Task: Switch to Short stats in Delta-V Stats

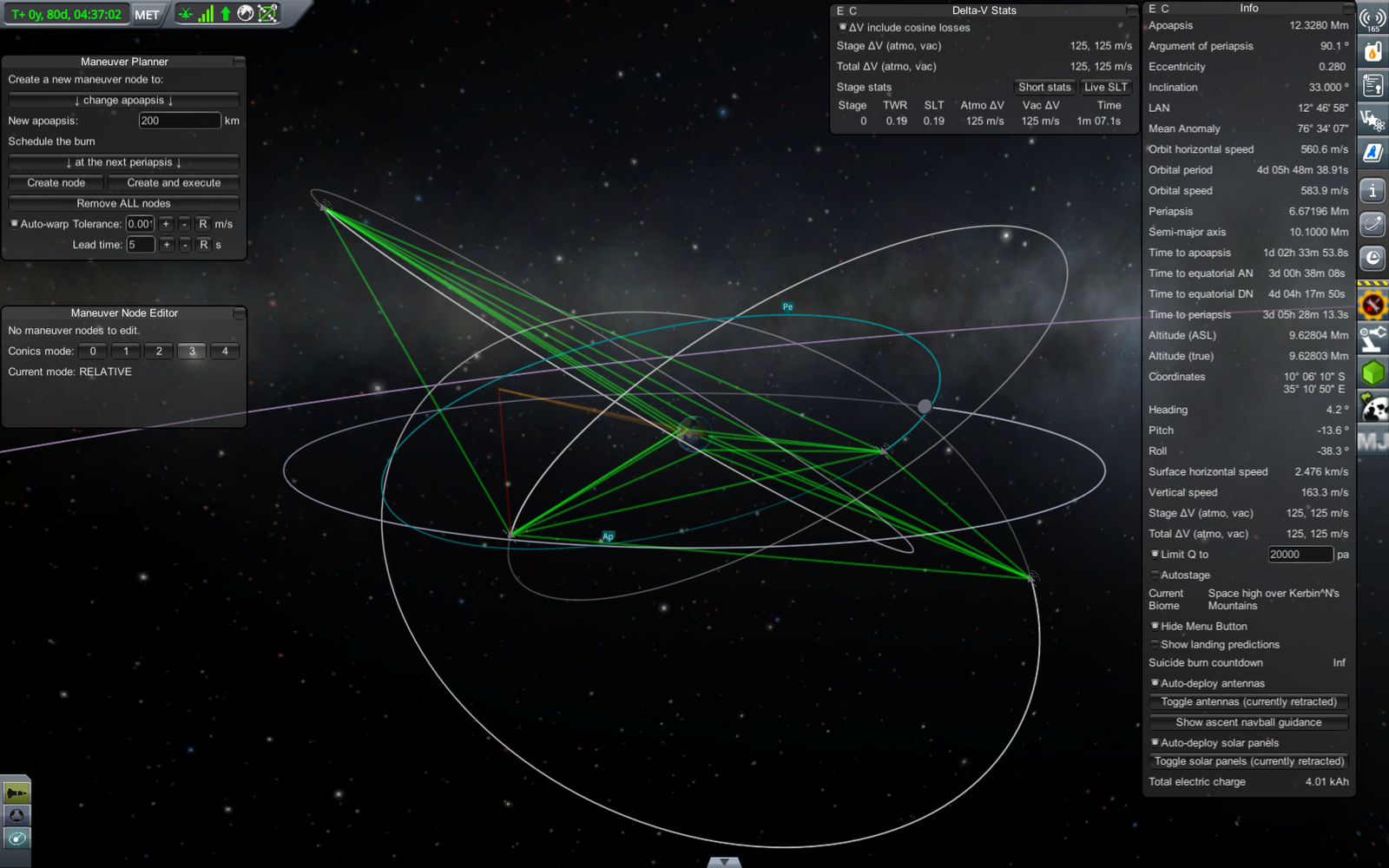Action: 1044,87
